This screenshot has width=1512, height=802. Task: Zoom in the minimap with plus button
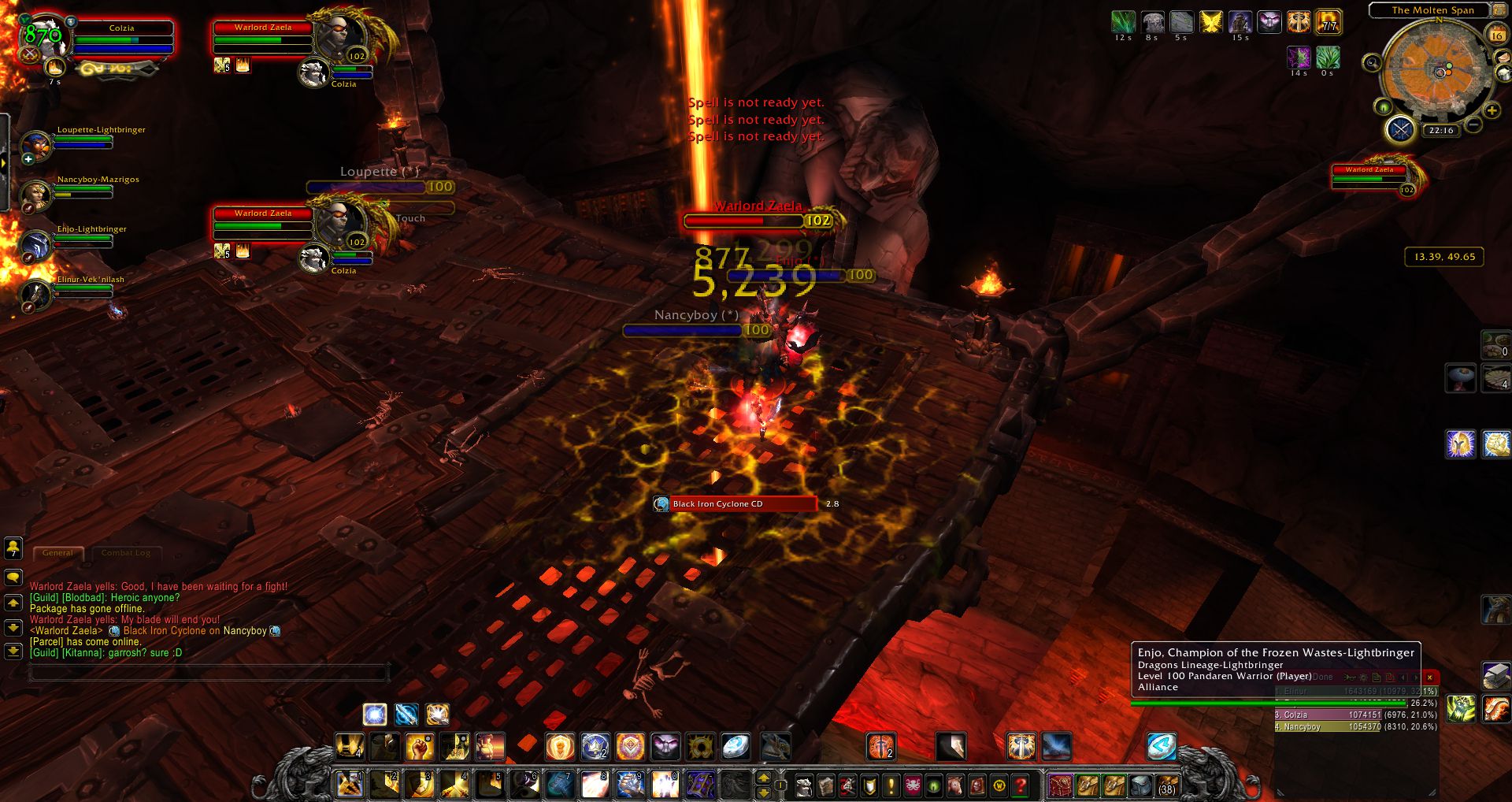point(1492,111)
